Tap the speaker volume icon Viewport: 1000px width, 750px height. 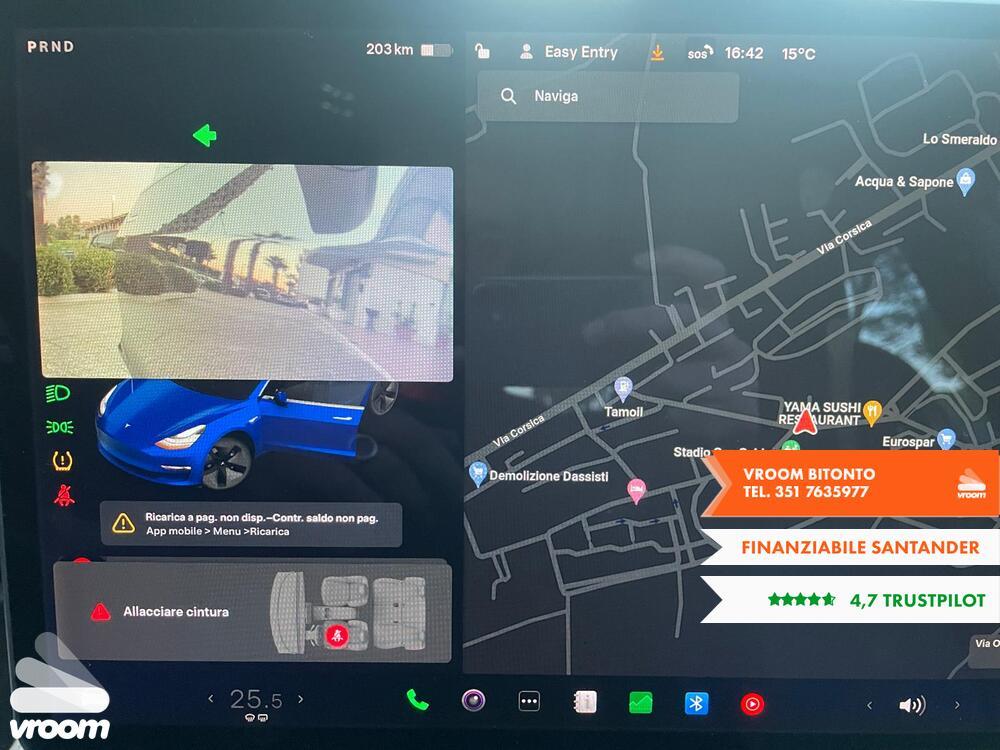pyautogui.click(x=911, y=705)
